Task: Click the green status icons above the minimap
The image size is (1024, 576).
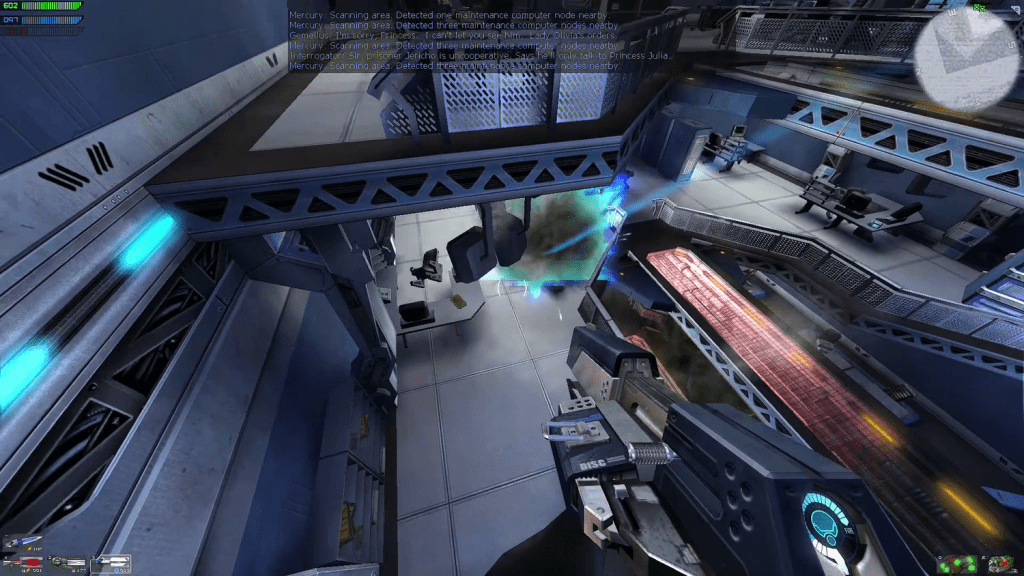Action: (981, 5)
